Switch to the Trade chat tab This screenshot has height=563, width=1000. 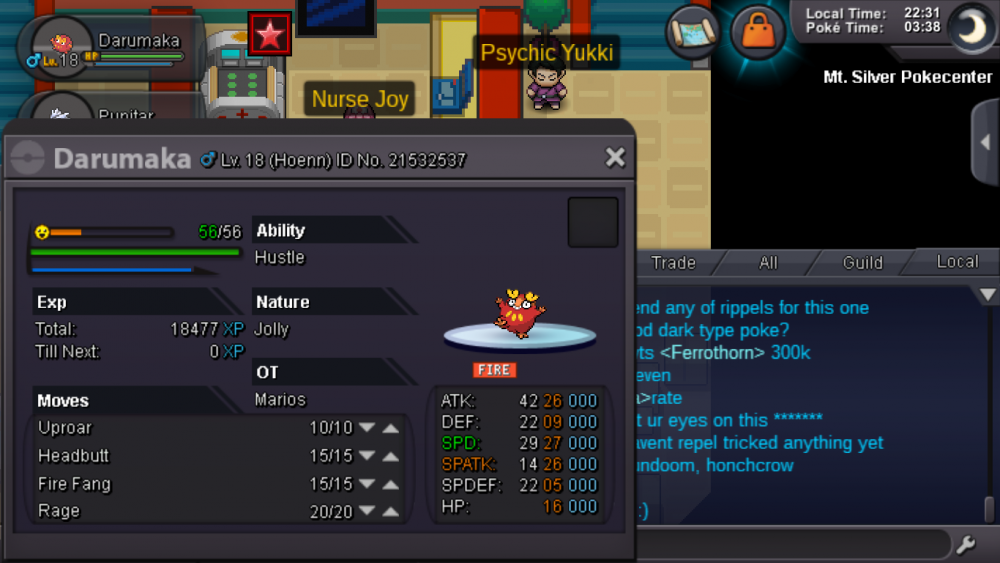click(673, 263)
